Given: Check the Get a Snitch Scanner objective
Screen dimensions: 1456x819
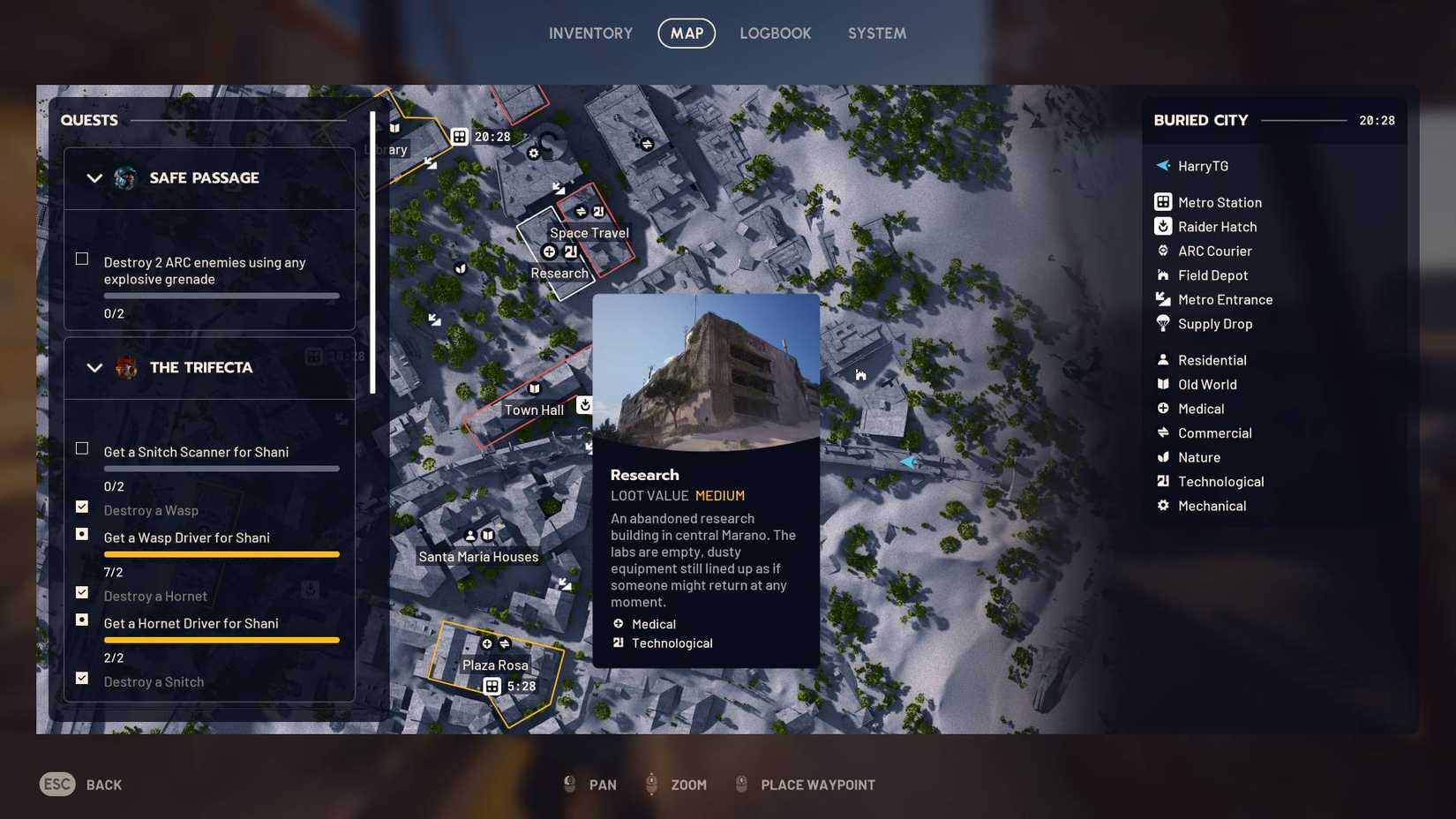Looking at the screenshot, I should coord(81,448).
